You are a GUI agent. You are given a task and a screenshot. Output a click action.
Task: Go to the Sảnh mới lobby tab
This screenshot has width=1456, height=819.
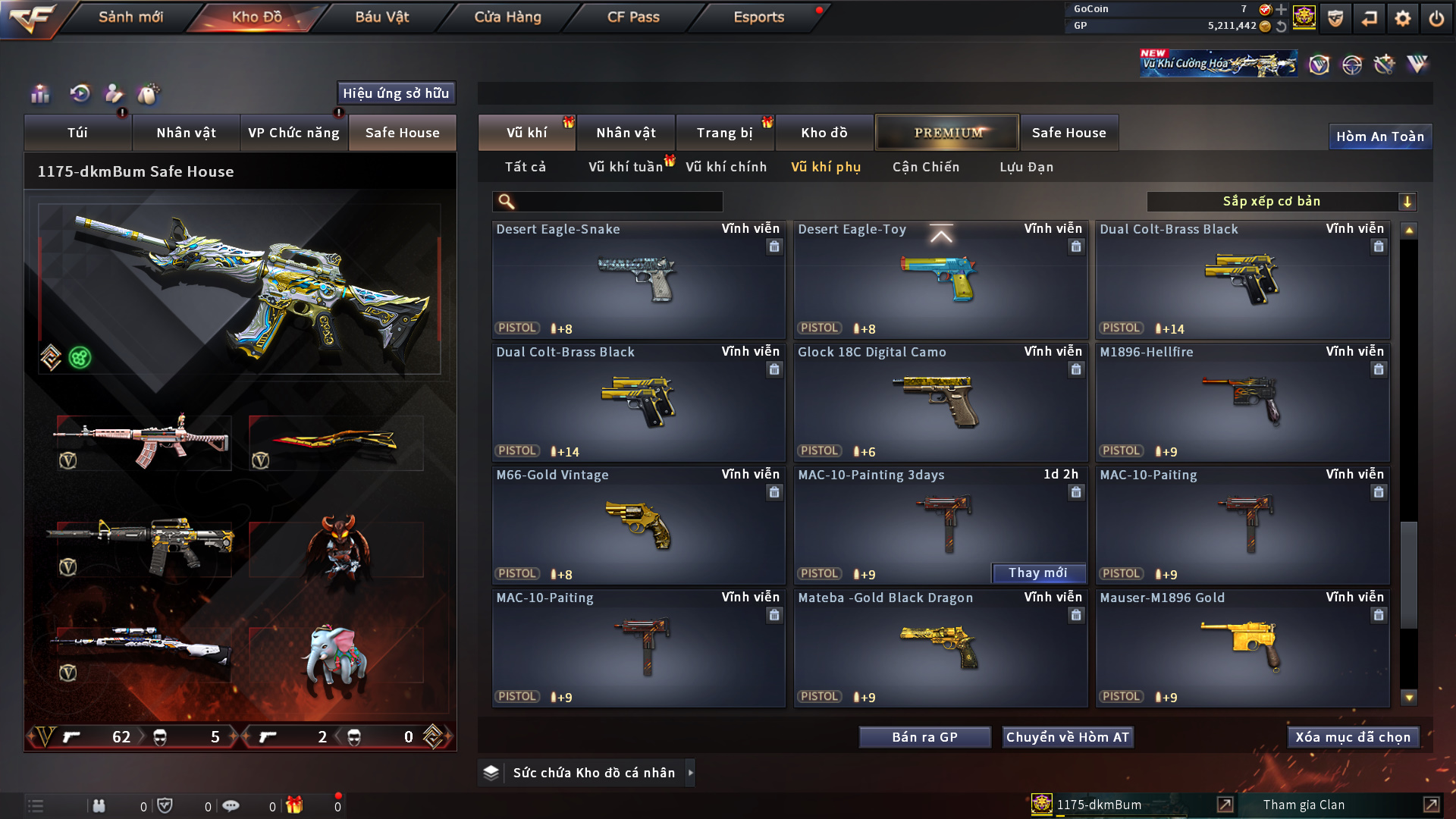click(x=130, y=17)
